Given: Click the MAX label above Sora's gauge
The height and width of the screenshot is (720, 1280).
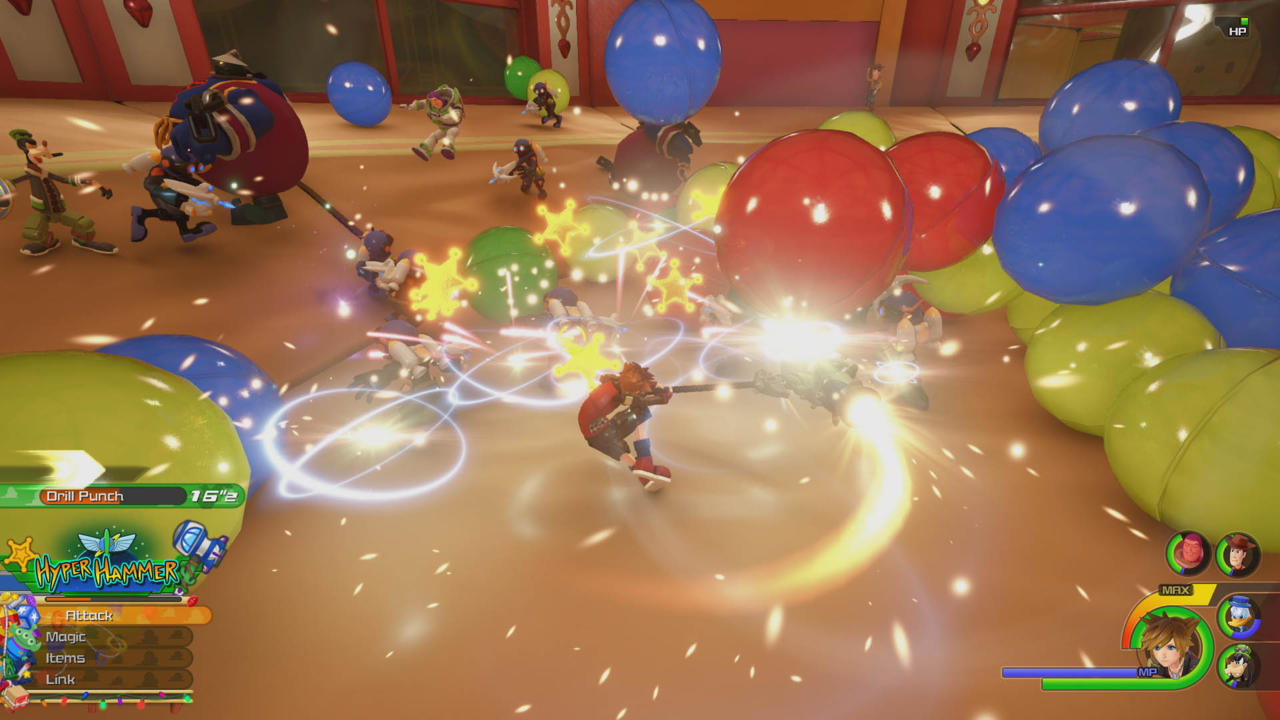Looking at the screenshot, I should click(1175, 590).
